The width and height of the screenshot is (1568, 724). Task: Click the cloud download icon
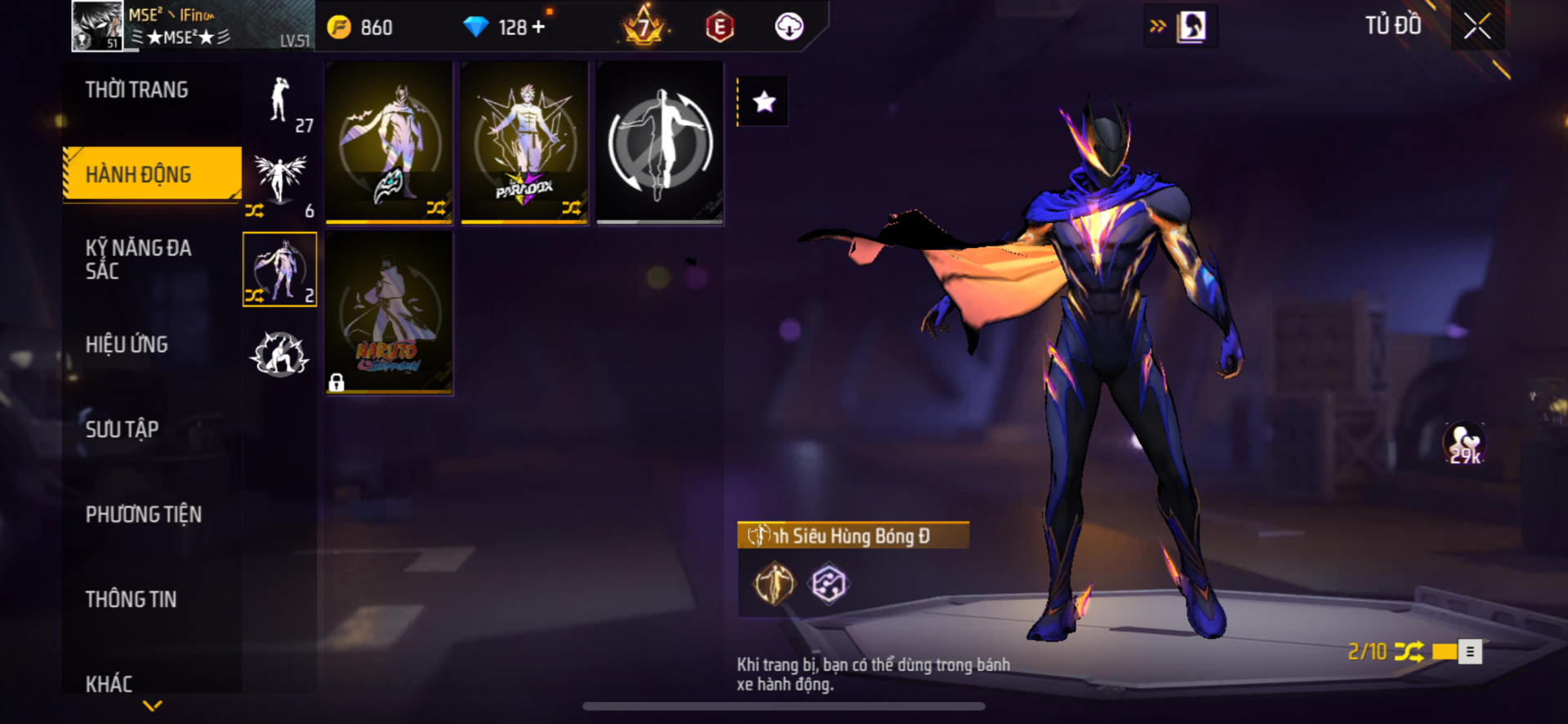tap(789, 27)
